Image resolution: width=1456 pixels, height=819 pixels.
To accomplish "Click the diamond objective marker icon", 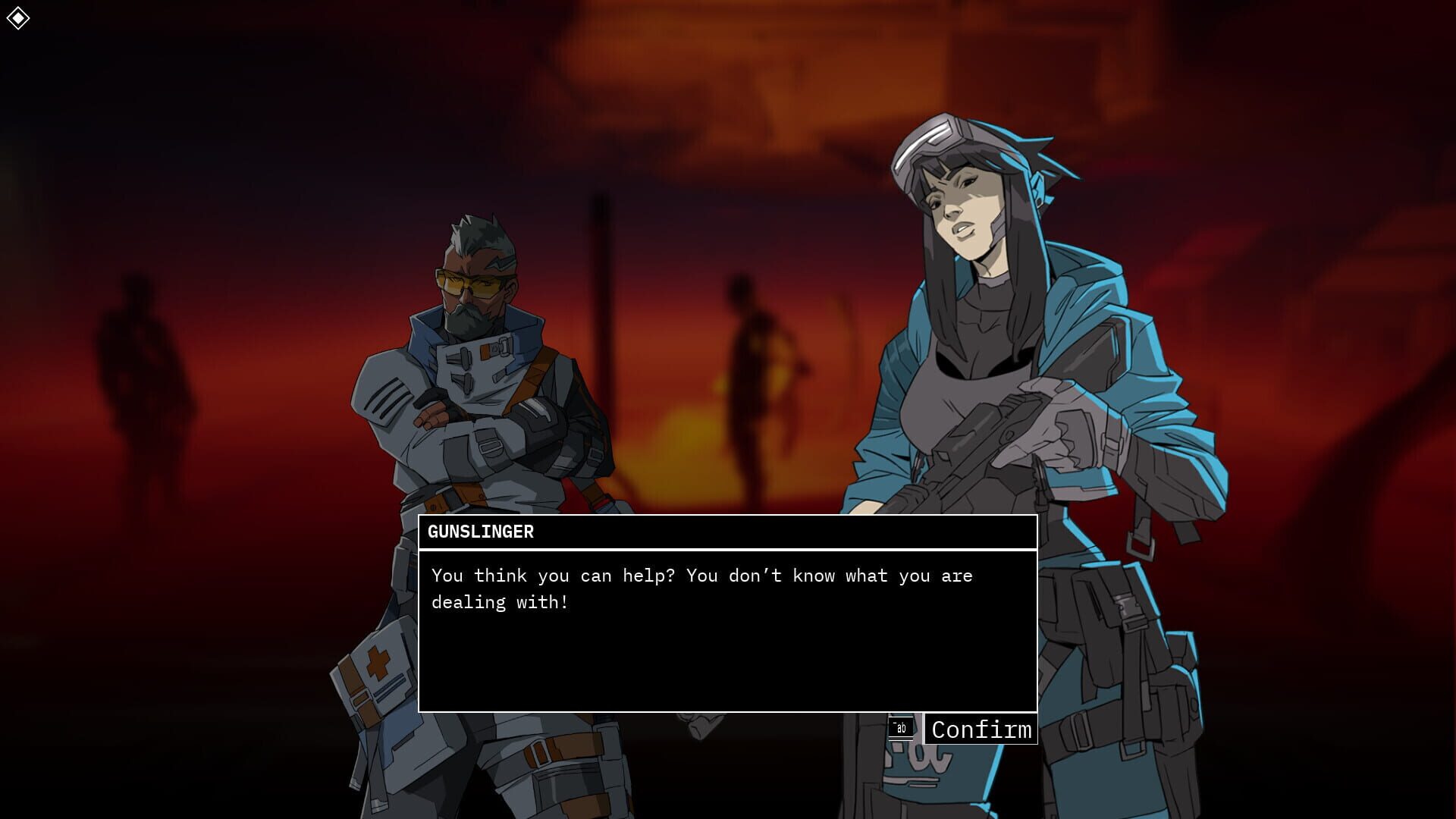I will click(x=19, y=17).
